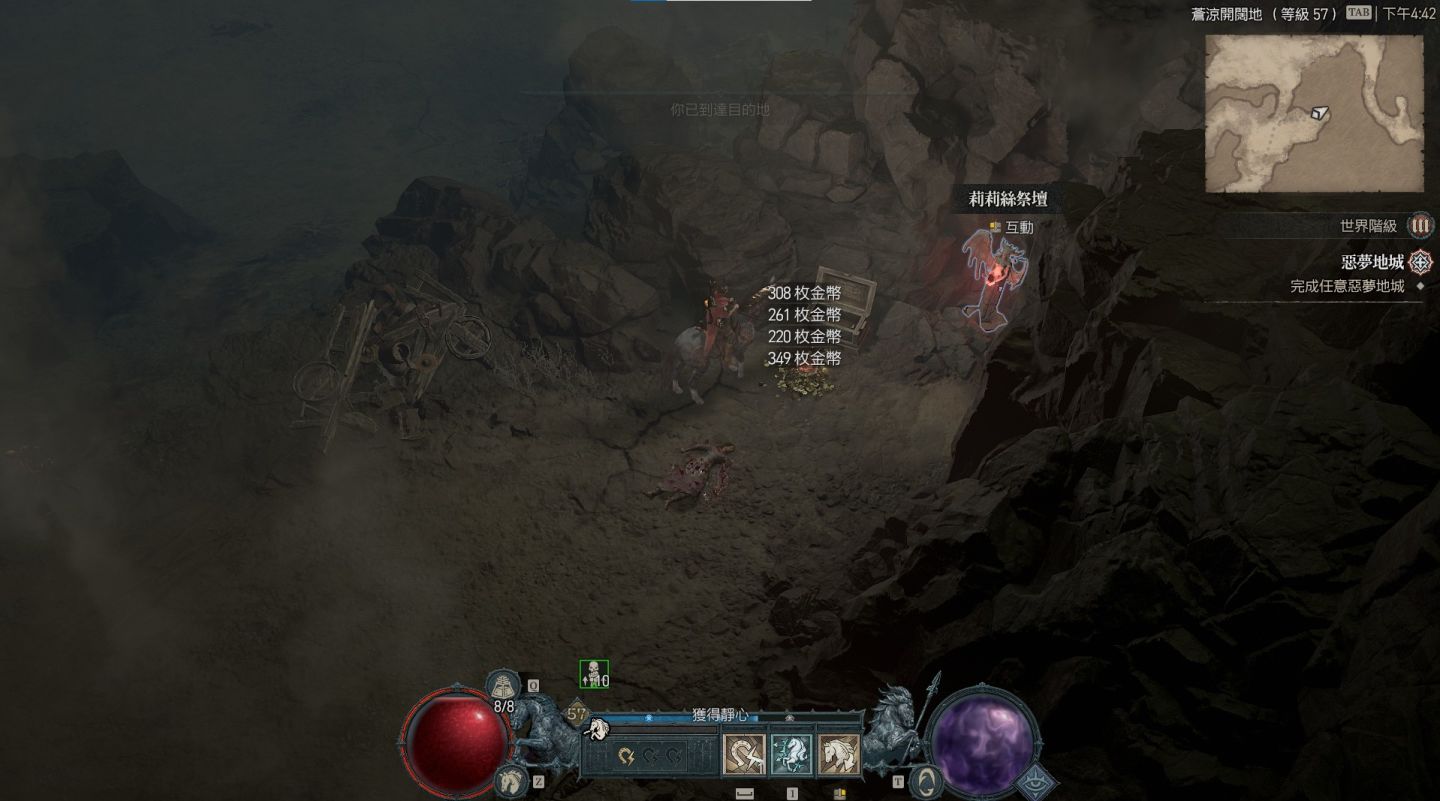
Task: Click the horse mount icon beside health orb
Action: pos(509,779)
